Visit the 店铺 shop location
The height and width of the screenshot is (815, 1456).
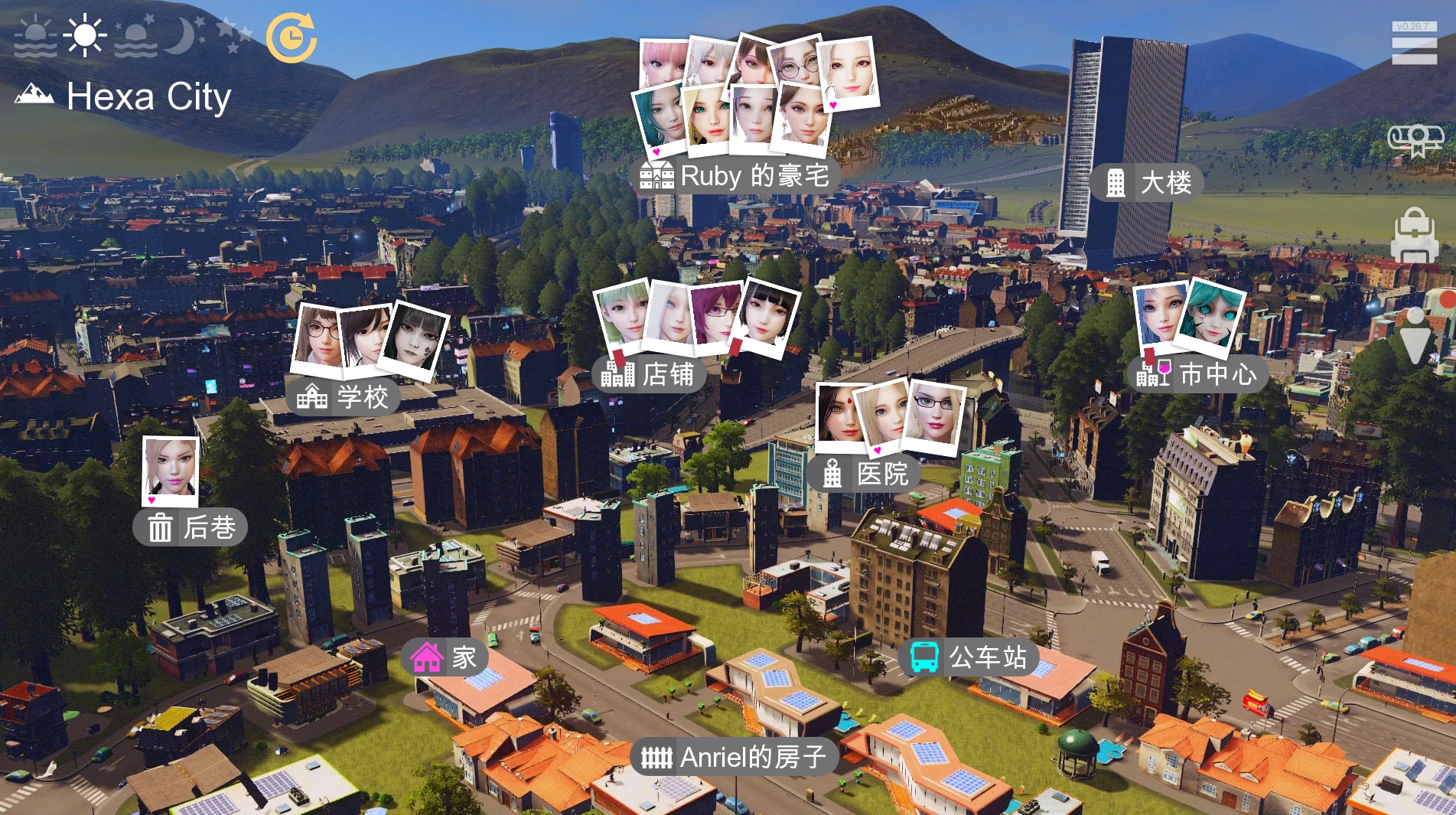click(648, 374)
